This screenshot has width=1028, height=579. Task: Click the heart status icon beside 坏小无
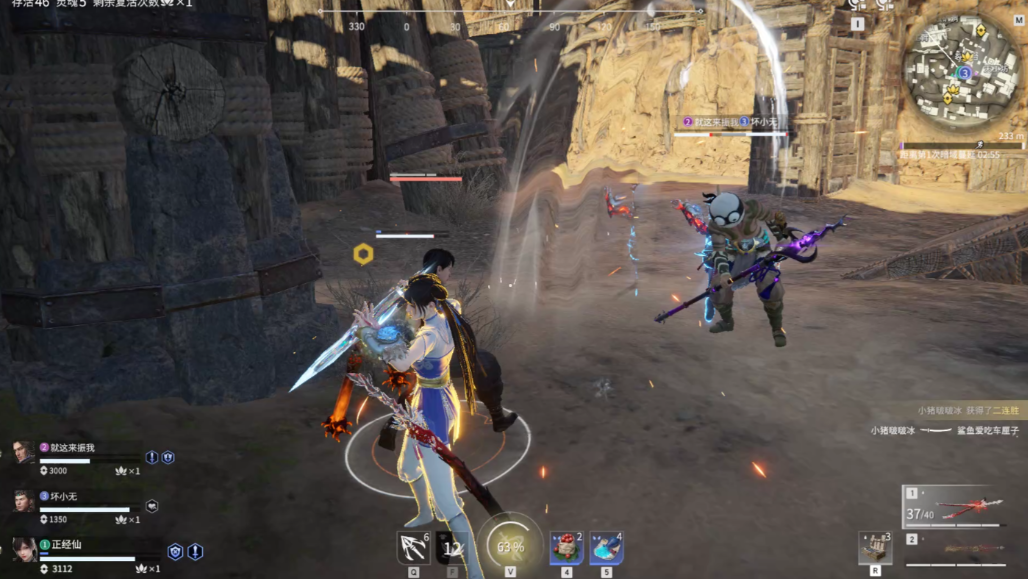(152, 506)
